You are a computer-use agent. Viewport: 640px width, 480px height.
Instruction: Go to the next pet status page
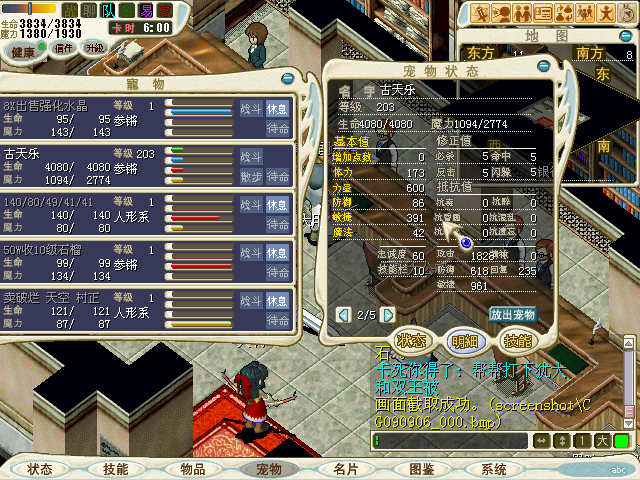tap(389, 316)
